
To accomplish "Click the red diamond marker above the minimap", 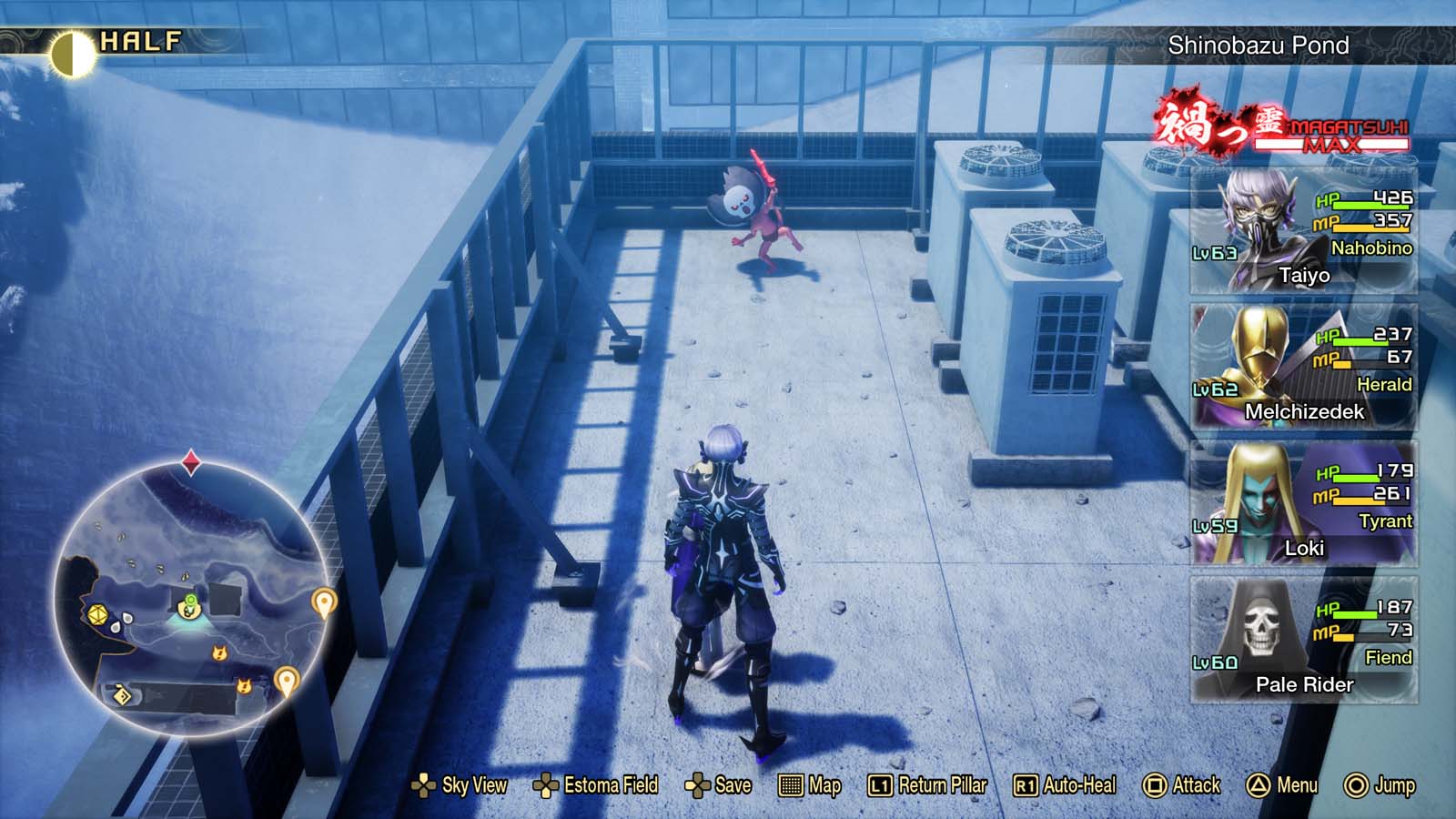I will [190, 460].
